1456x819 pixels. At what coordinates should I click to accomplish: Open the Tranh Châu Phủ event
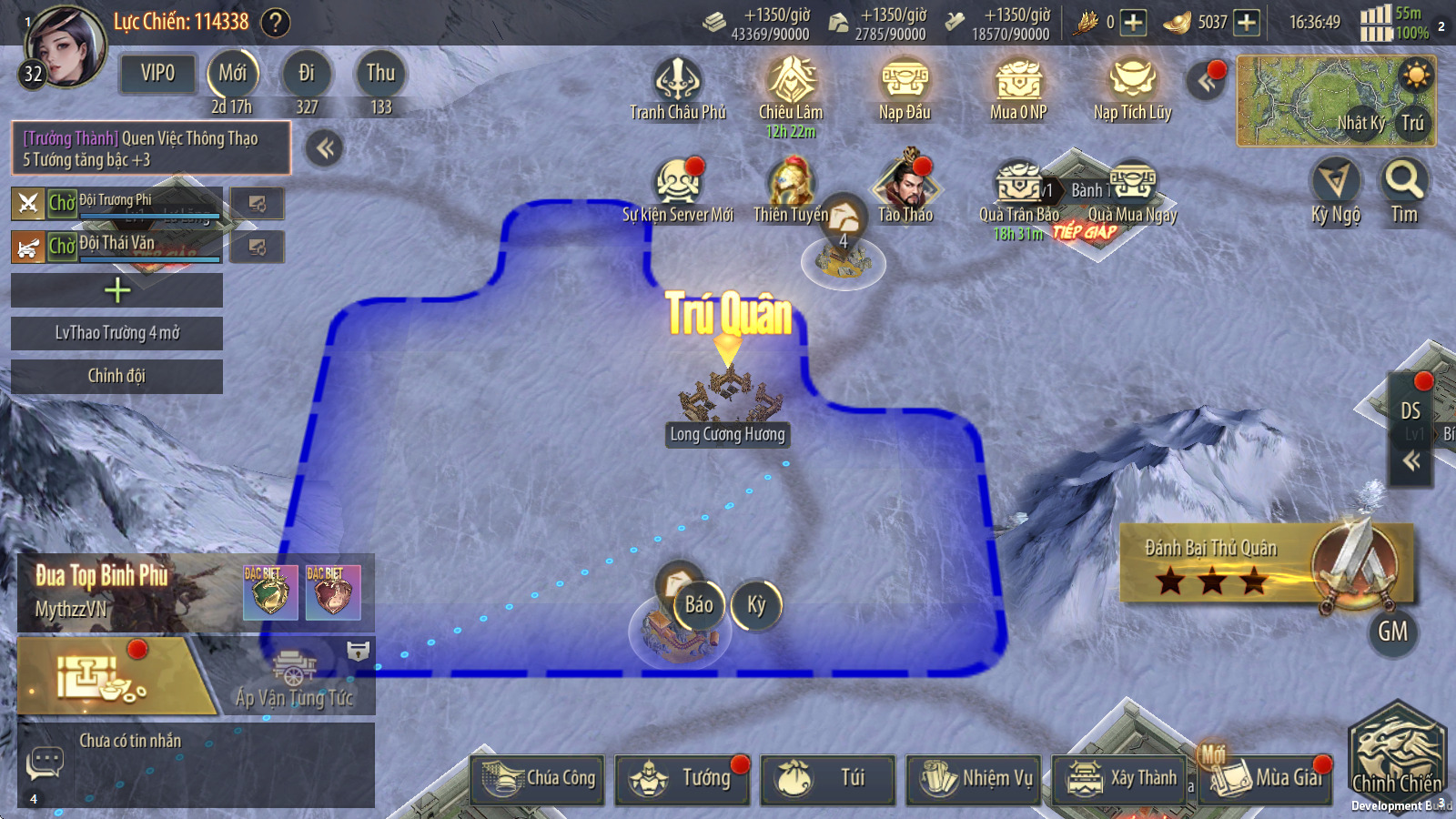pyautogui.click(x=678, y=82)
